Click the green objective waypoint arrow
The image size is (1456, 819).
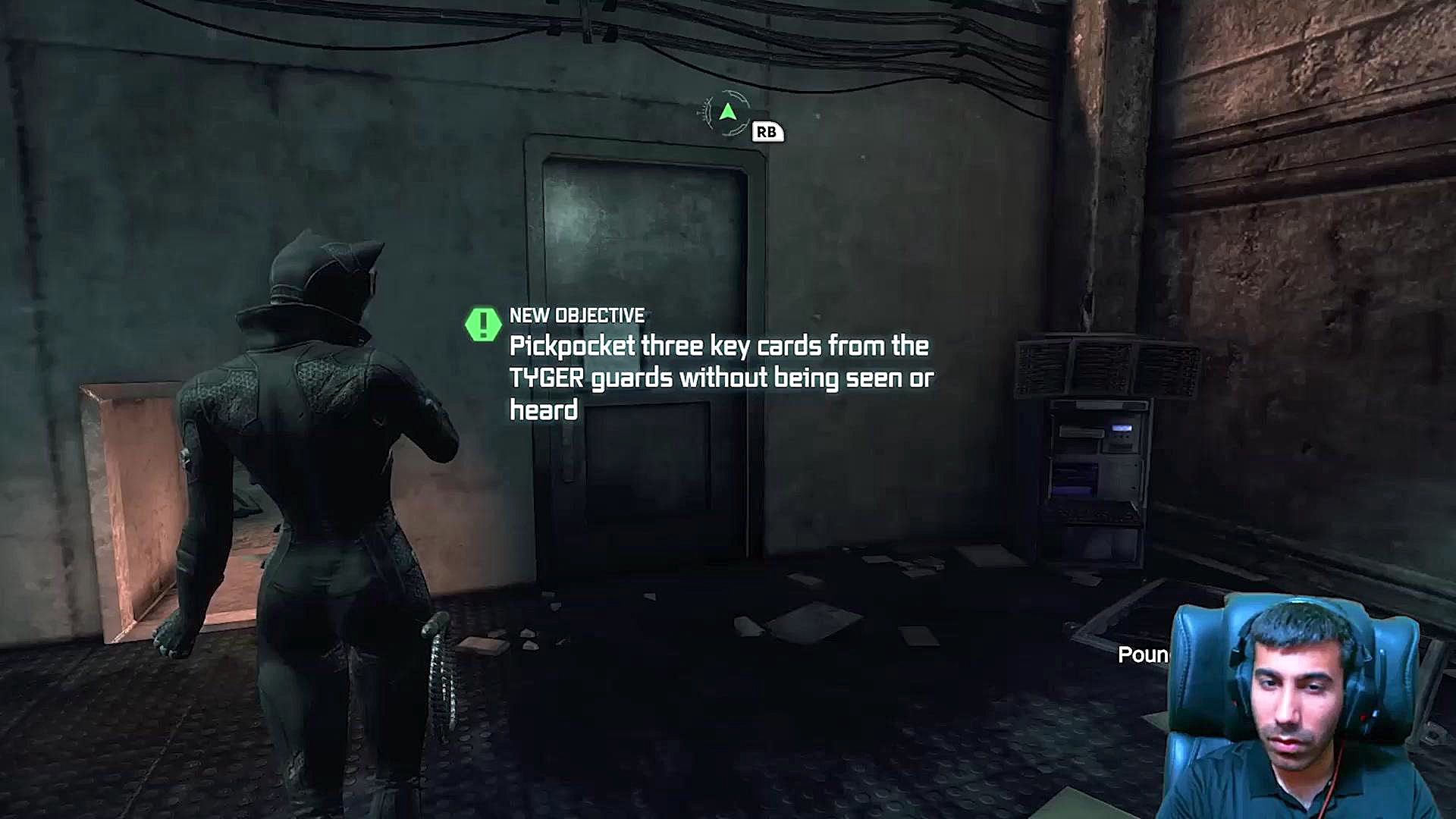point(728,113)
